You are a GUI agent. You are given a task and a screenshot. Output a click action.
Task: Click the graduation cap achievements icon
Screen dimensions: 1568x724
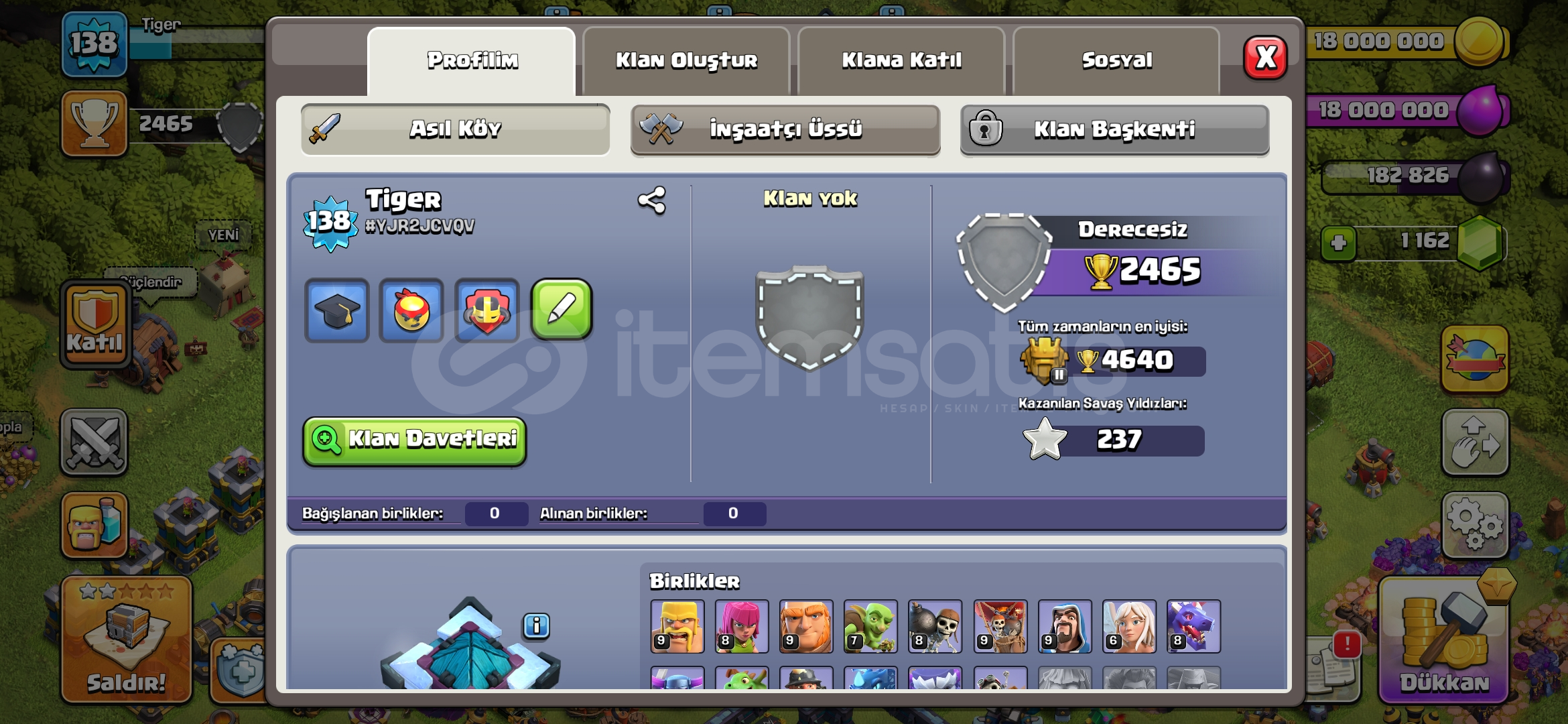(336, 309)
